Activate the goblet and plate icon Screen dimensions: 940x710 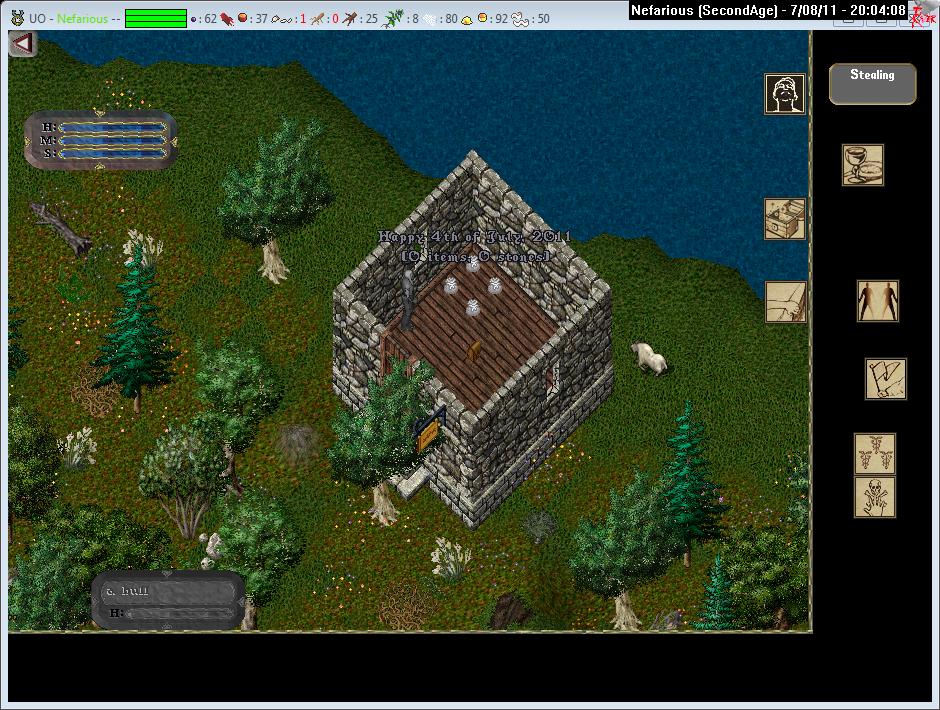[x=862, y=165]
